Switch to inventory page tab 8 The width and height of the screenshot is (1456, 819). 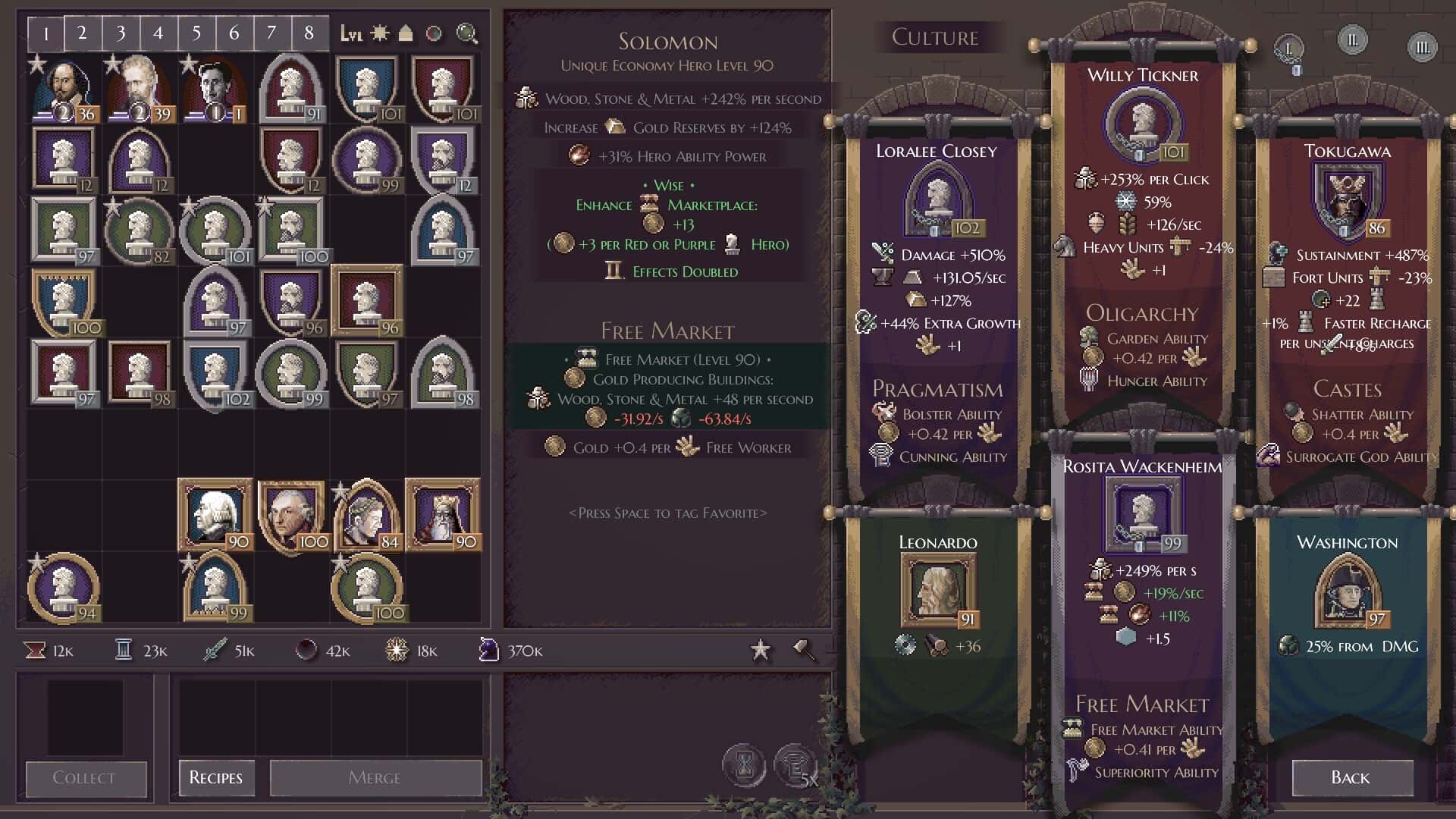309,33
